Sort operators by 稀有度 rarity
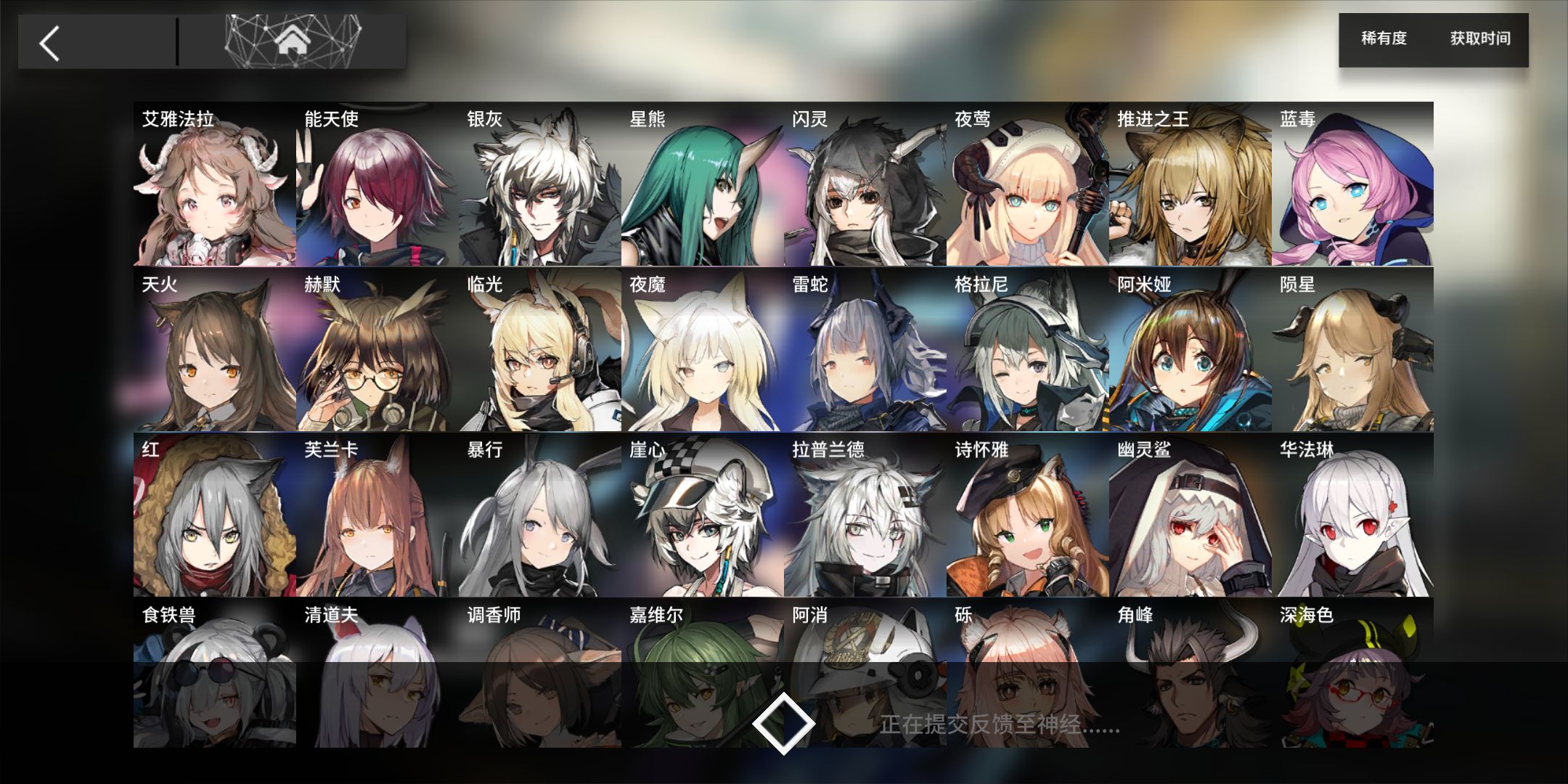 pos(1384,38)
